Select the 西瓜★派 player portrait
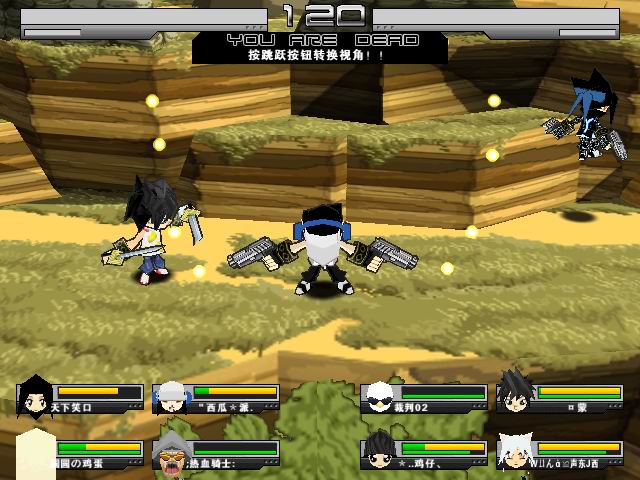The image size is (640, 480). (x=171, y=397)
